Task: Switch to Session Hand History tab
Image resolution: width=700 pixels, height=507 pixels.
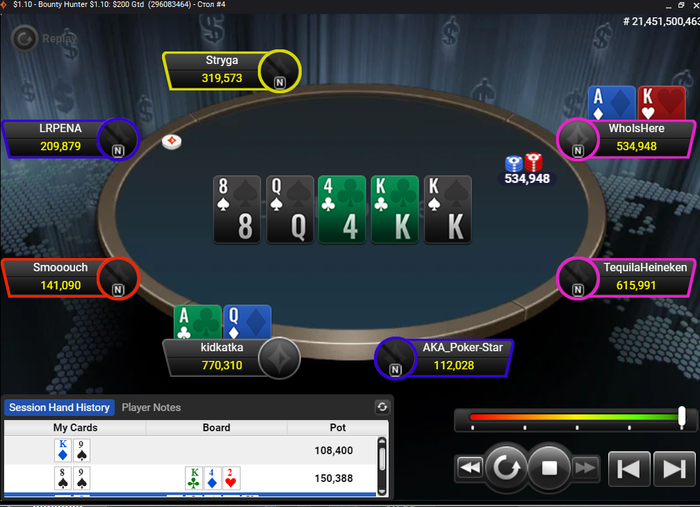Action: click(x=58, y=407)
